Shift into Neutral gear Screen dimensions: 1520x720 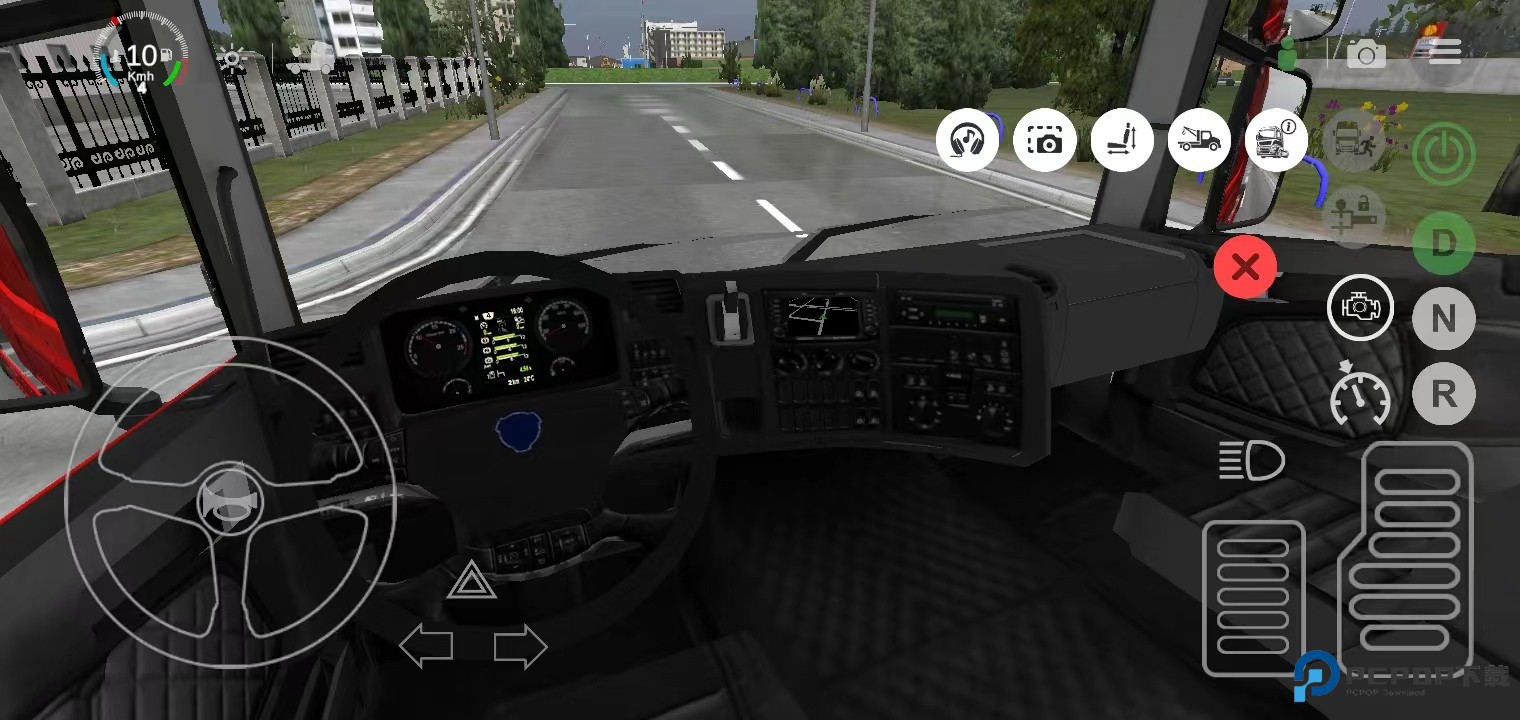pyautogui.click(x=1443, y=319)
